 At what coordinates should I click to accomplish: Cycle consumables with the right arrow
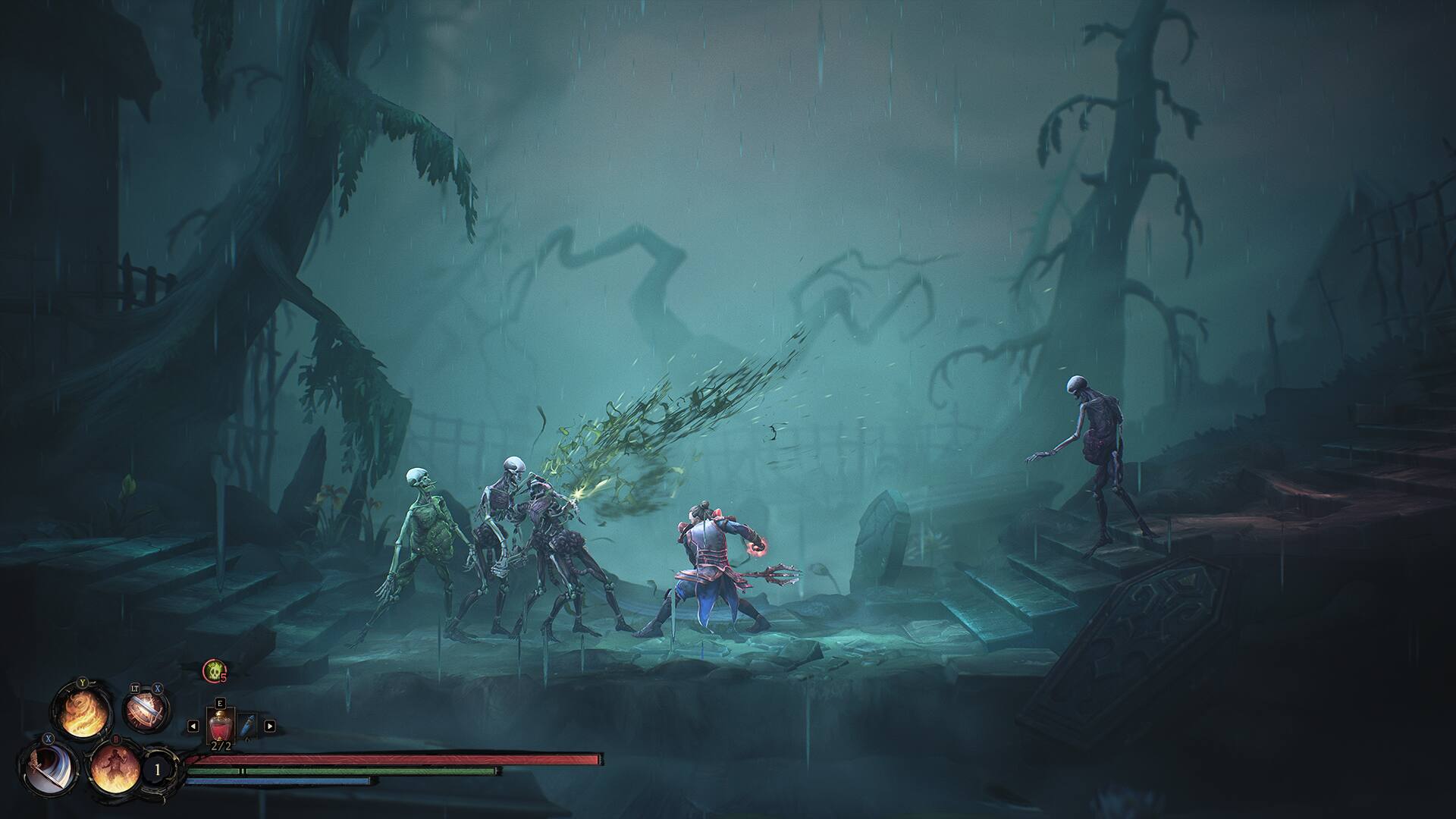(x=271, y=726)
